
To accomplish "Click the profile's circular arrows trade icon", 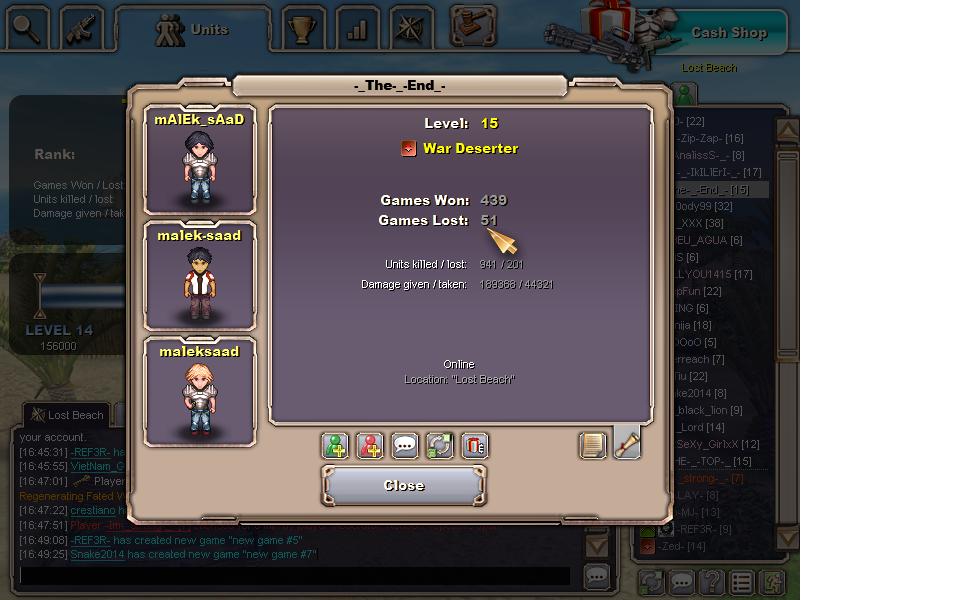I will pos(440,446).
